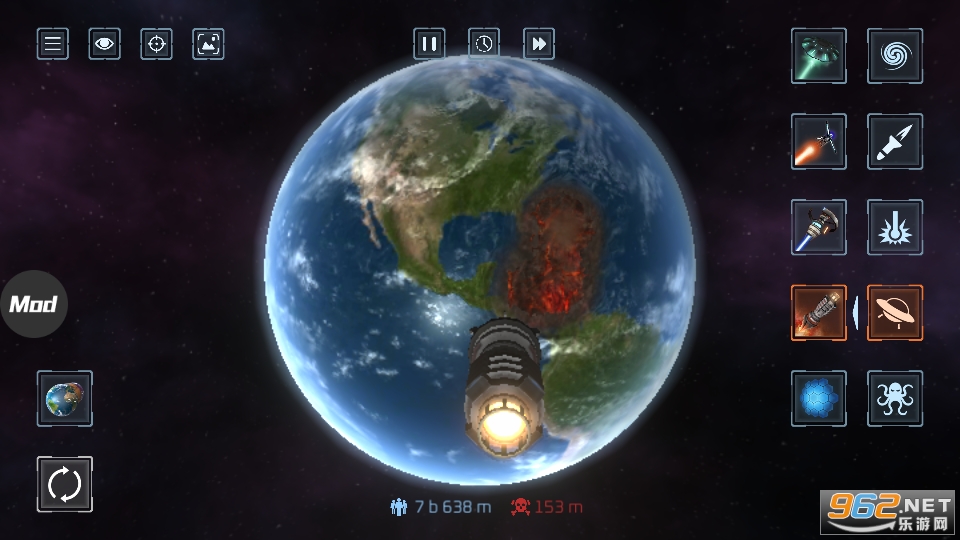The width and height of the screenshot is (960, 540).
Task: Open the planet selection button
Action: pyautogui.click(x=65, y=399)
